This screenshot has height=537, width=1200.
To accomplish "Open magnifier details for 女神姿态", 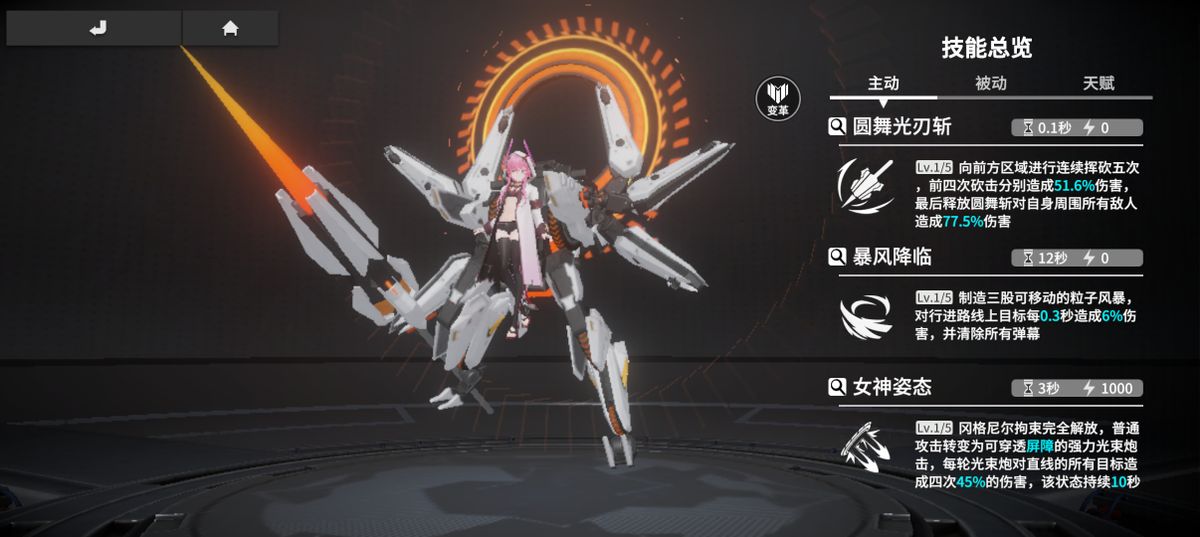I will [838, 387].
